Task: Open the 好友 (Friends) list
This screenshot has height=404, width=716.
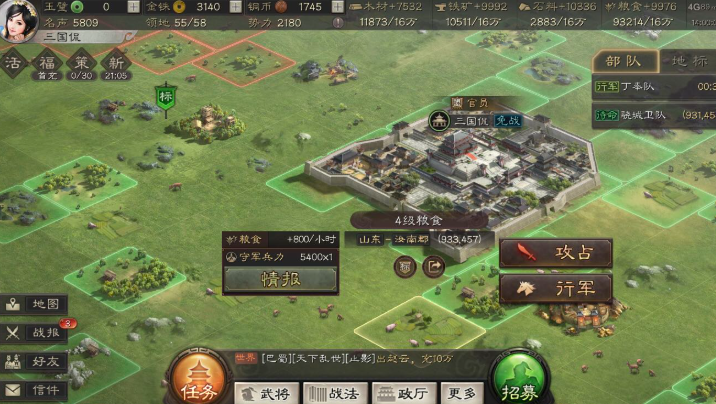Action: click(x=34, y=361)
